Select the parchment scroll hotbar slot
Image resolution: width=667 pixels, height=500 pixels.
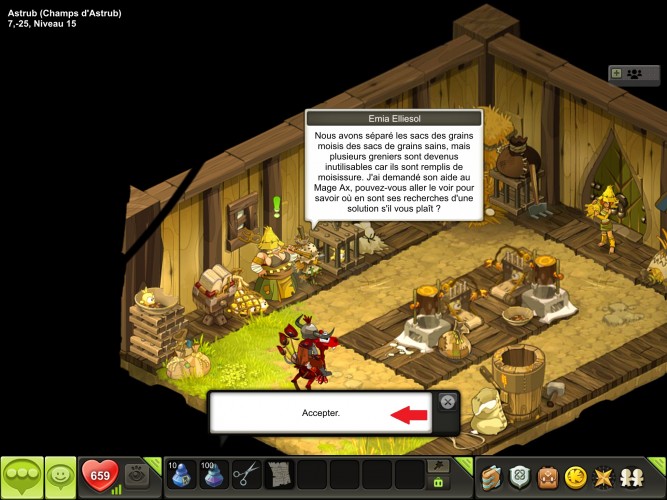(279, 475)
